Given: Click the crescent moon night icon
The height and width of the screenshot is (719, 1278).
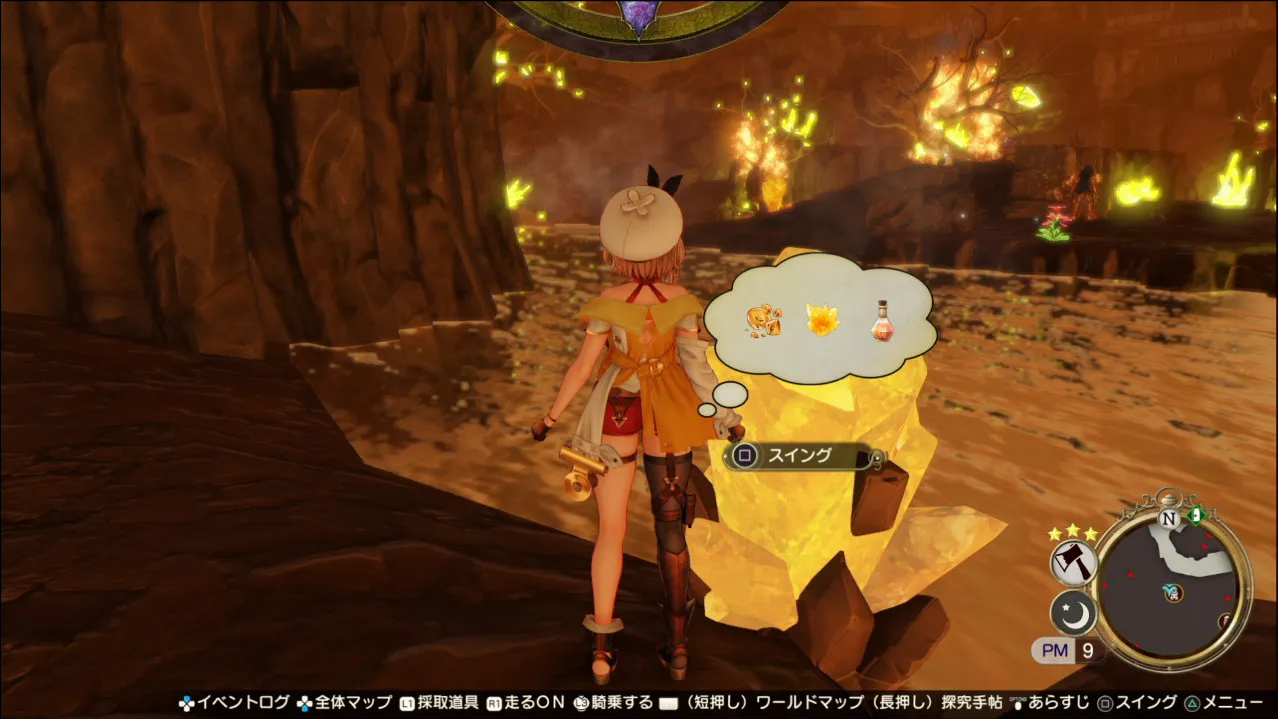Looking at the screenshot, I should 1074,614.
